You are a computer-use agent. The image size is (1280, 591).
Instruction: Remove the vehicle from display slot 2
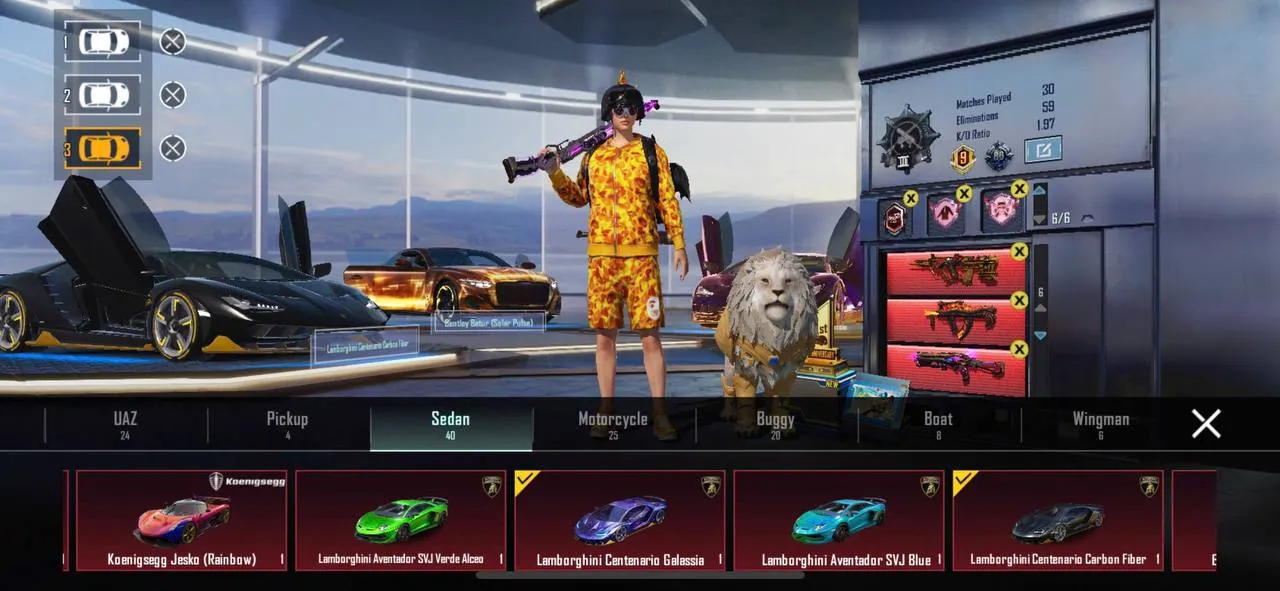pos(173,95)
